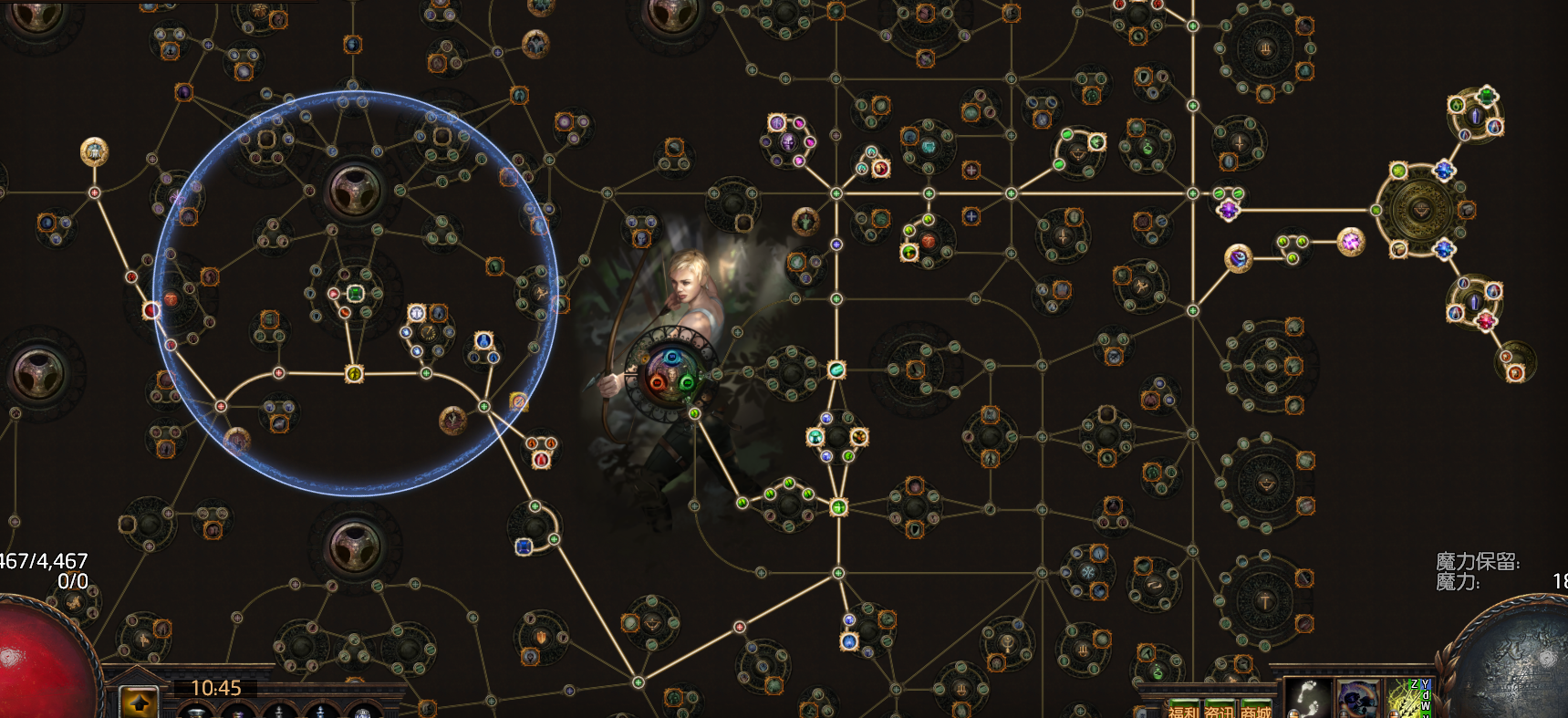1568x718 pixels.
Task: Select the yellow highlighted node in the blue ring
Action: pyautogui.click(x=354, y=373)
